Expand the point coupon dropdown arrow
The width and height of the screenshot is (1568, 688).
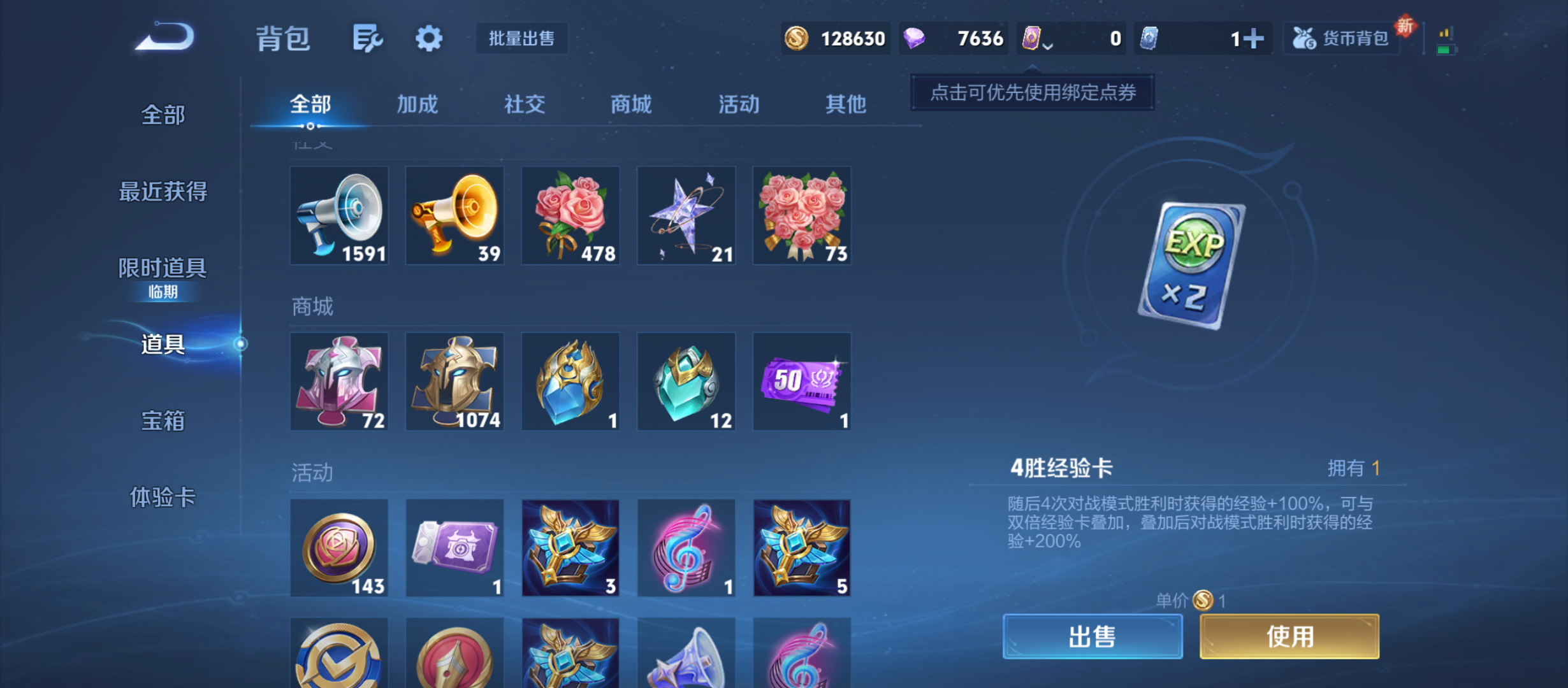click(1047, 46)
